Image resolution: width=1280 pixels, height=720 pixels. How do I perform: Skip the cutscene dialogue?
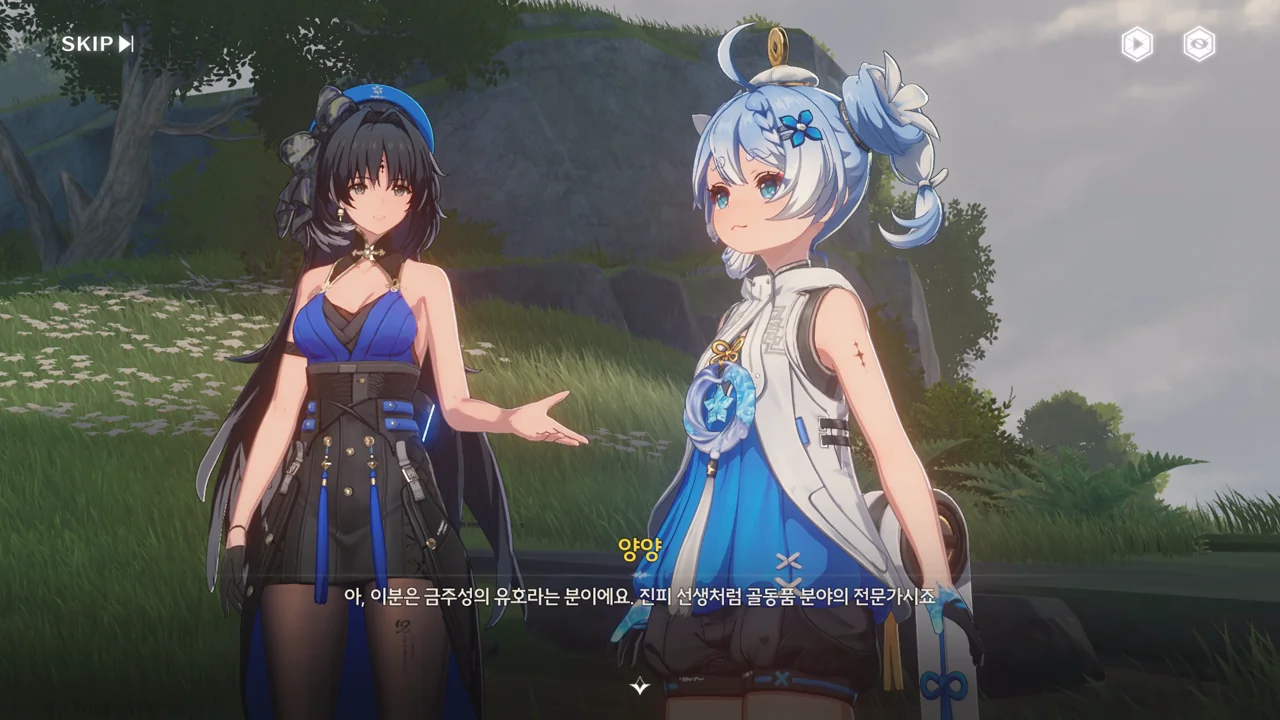pyautogui.click(x=97, y=44)
